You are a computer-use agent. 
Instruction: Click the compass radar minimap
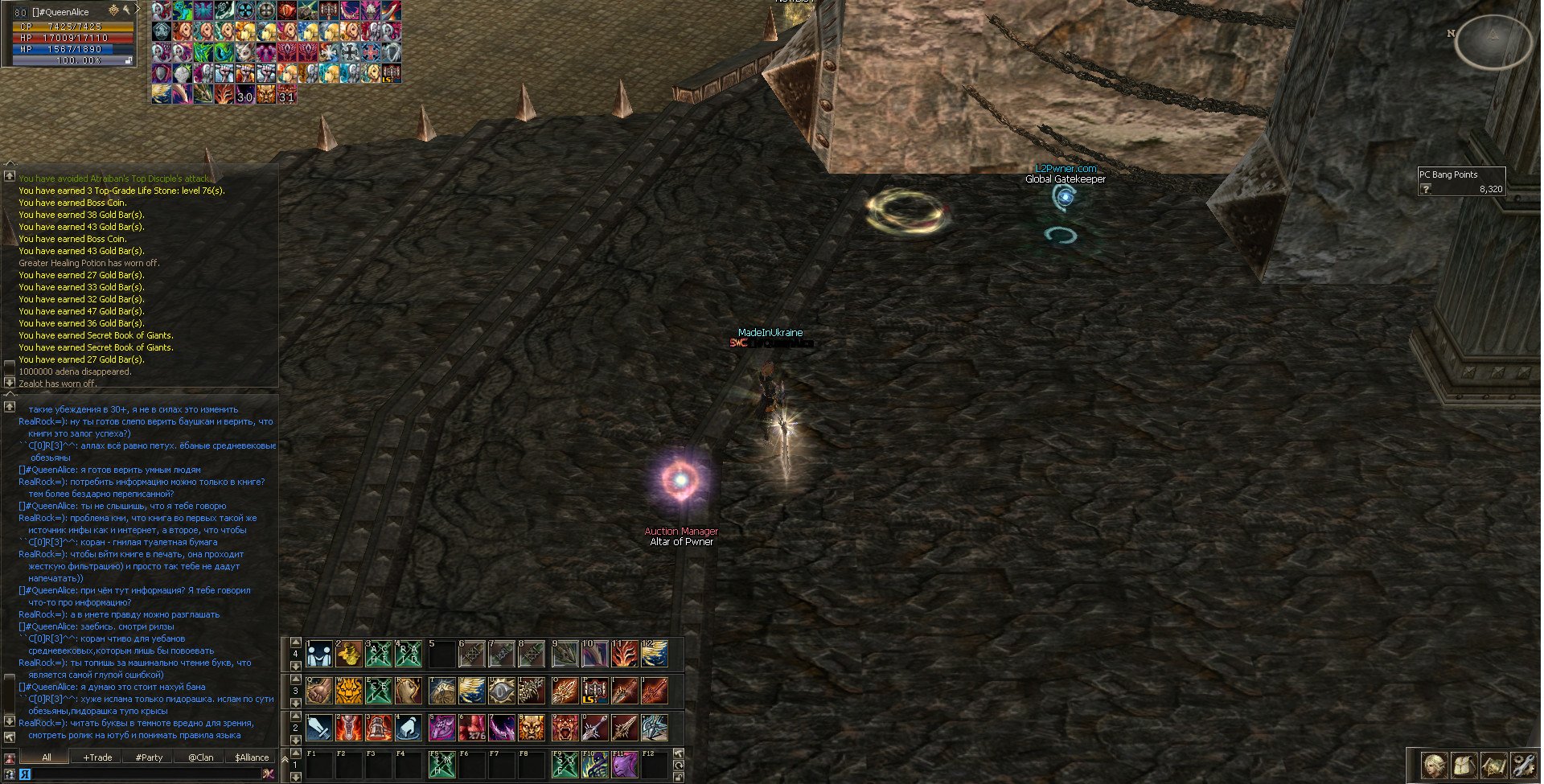coord(1493,40)
